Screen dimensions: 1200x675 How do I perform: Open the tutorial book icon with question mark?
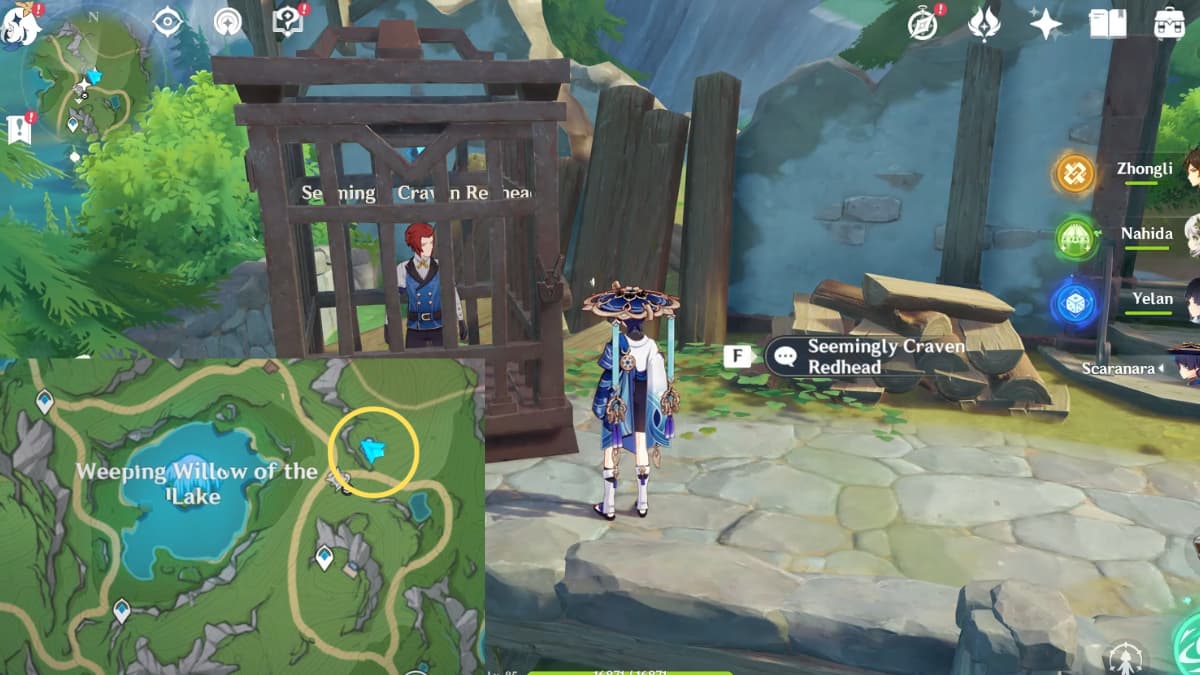[288, 22]
